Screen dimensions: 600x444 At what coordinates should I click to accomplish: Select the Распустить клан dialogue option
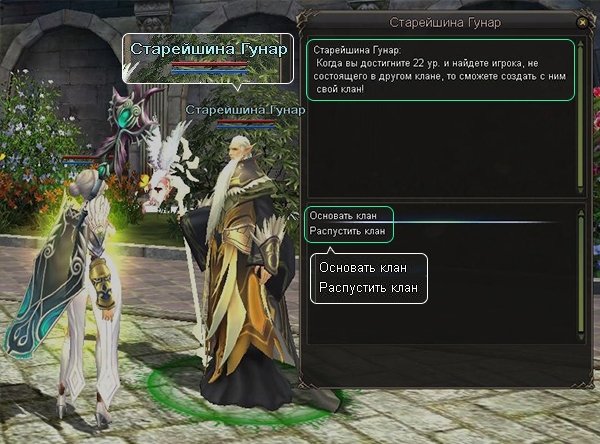[347, 232]
